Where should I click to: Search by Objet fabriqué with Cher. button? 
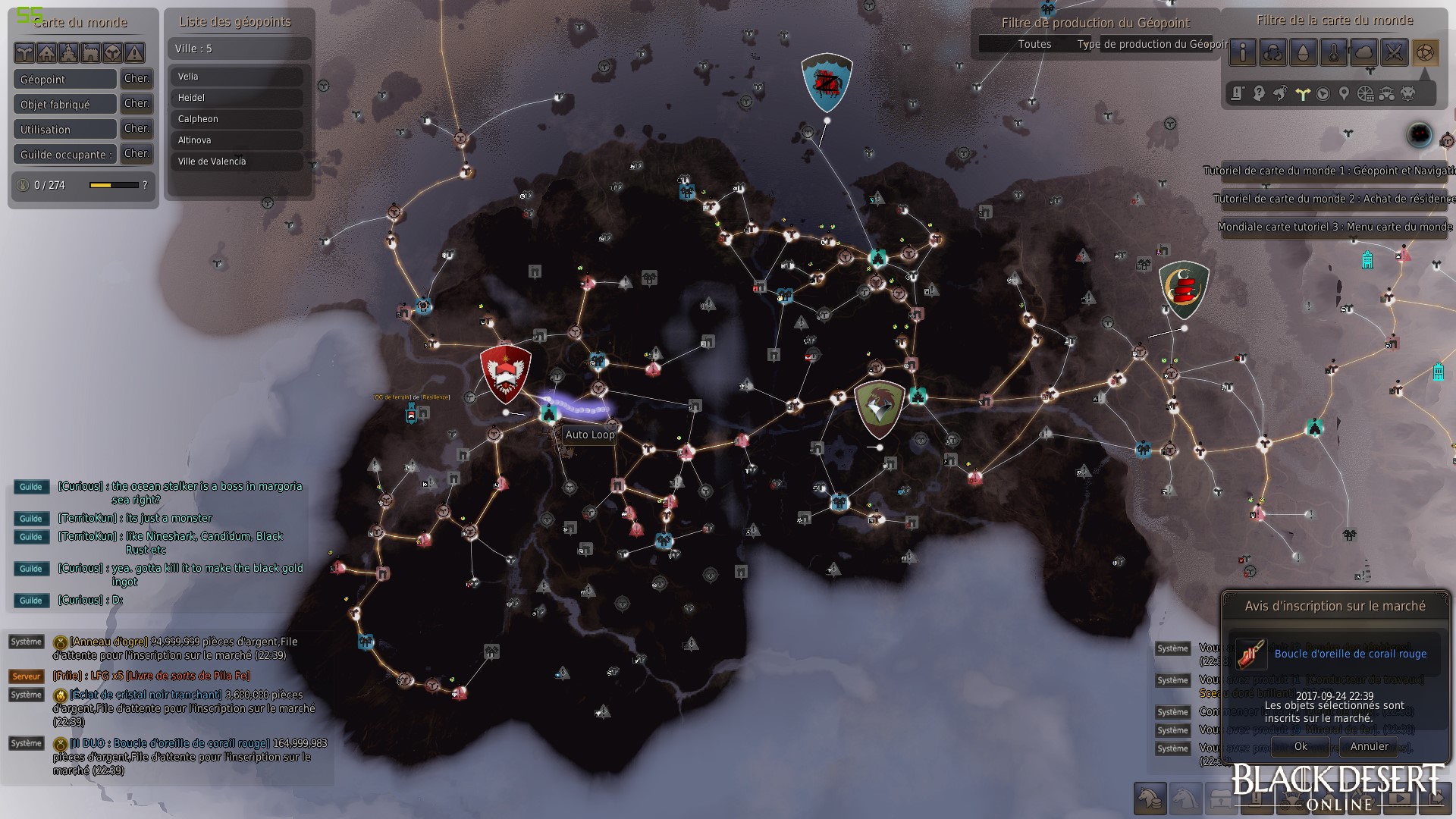[136, 104]
